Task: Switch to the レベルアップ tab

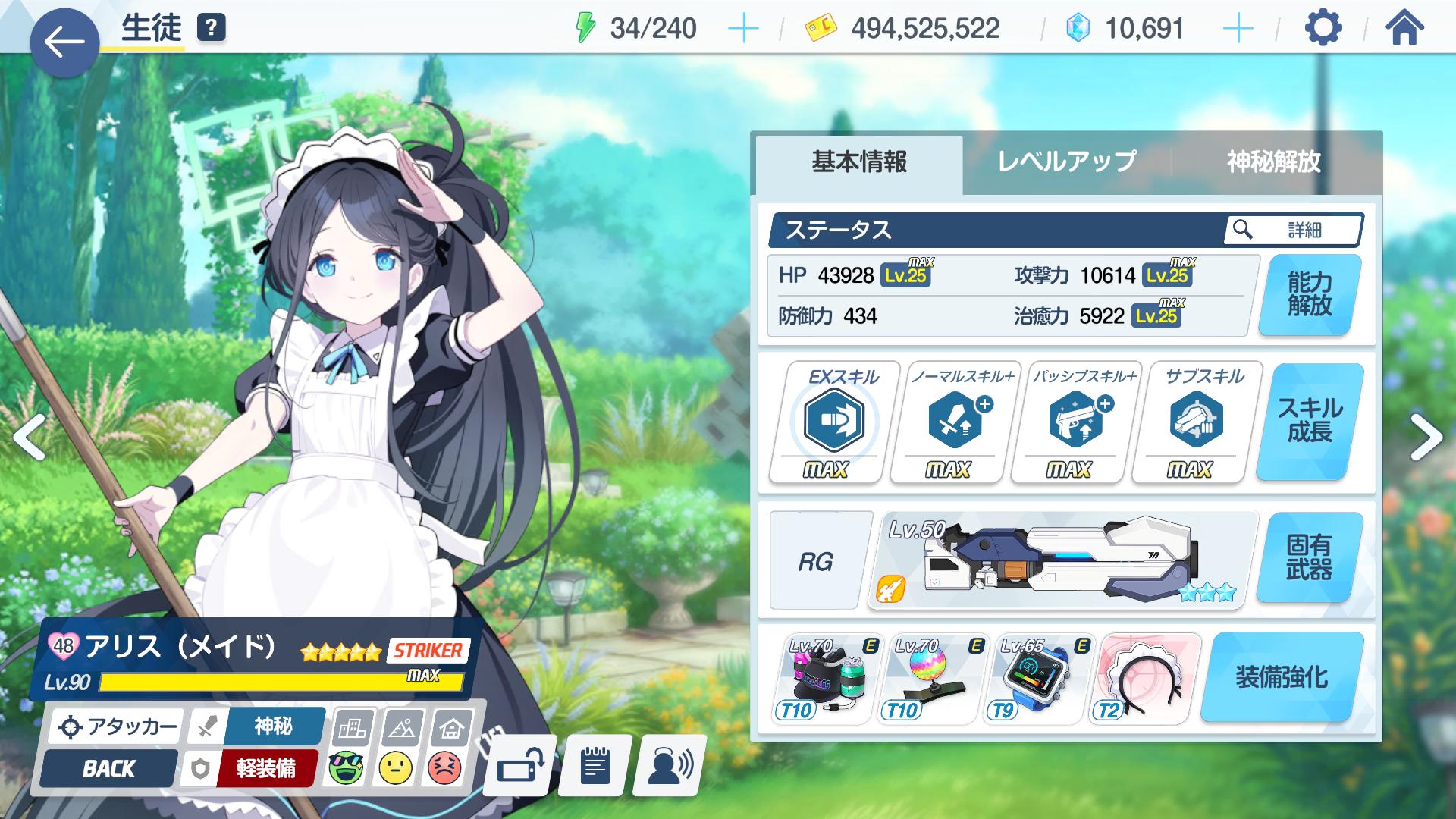Action: pos(1066,162)
